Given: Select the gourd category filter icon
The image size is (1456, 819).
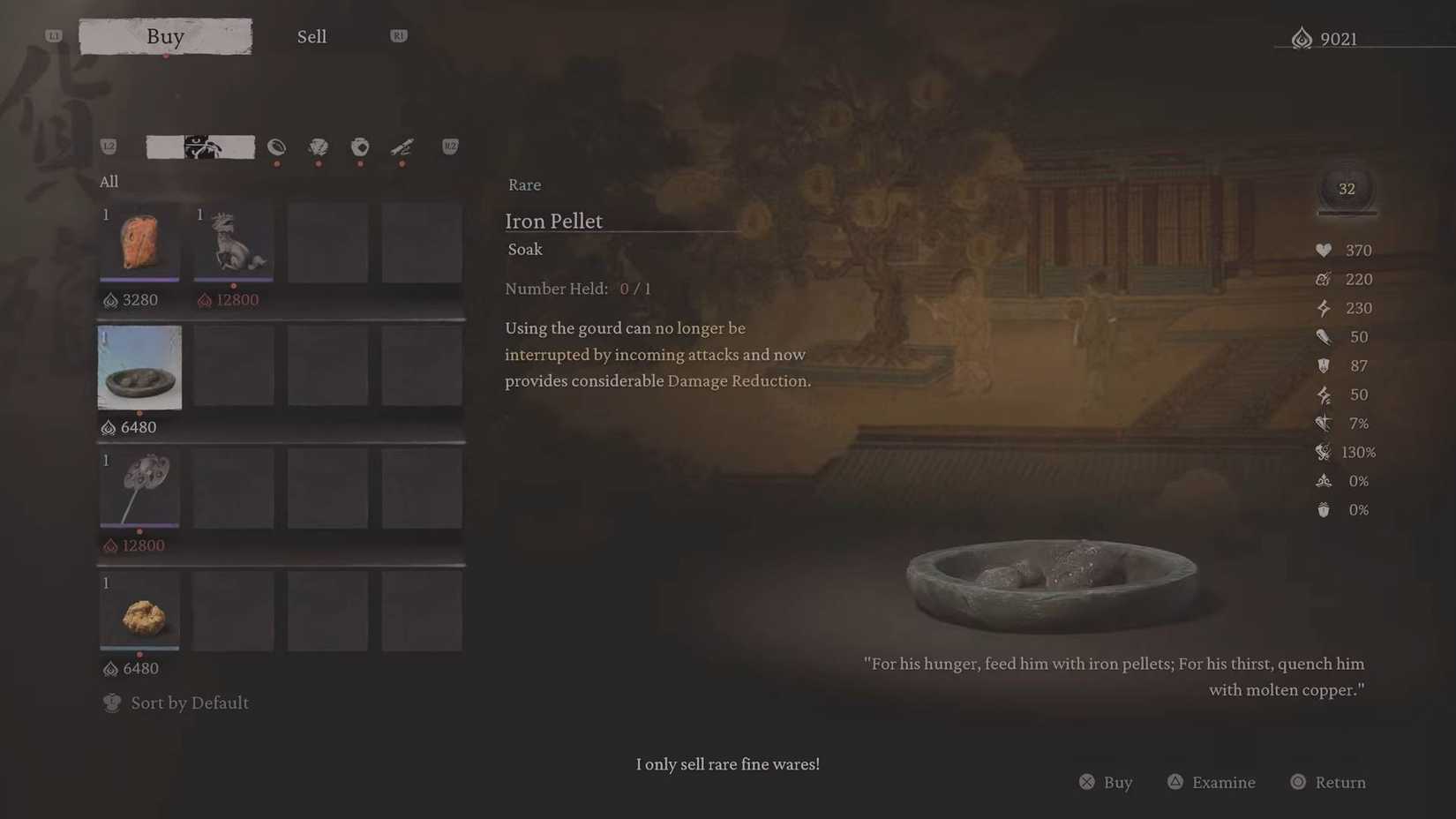Looking at the screenshot, I should [276, 147].
